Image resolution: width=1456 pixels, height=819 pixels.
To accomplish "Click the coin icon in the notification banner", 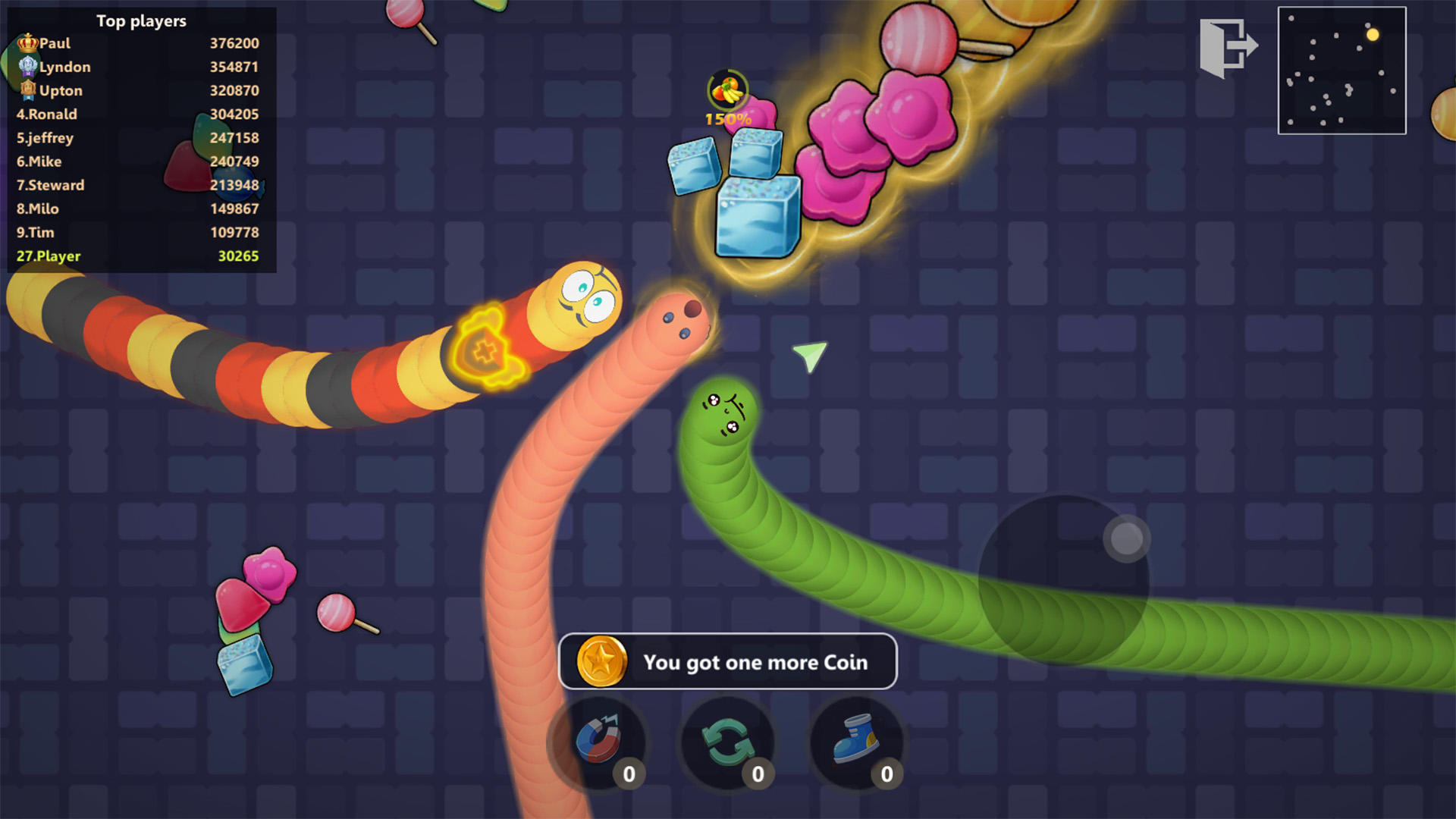I will [x=601, y=662].
